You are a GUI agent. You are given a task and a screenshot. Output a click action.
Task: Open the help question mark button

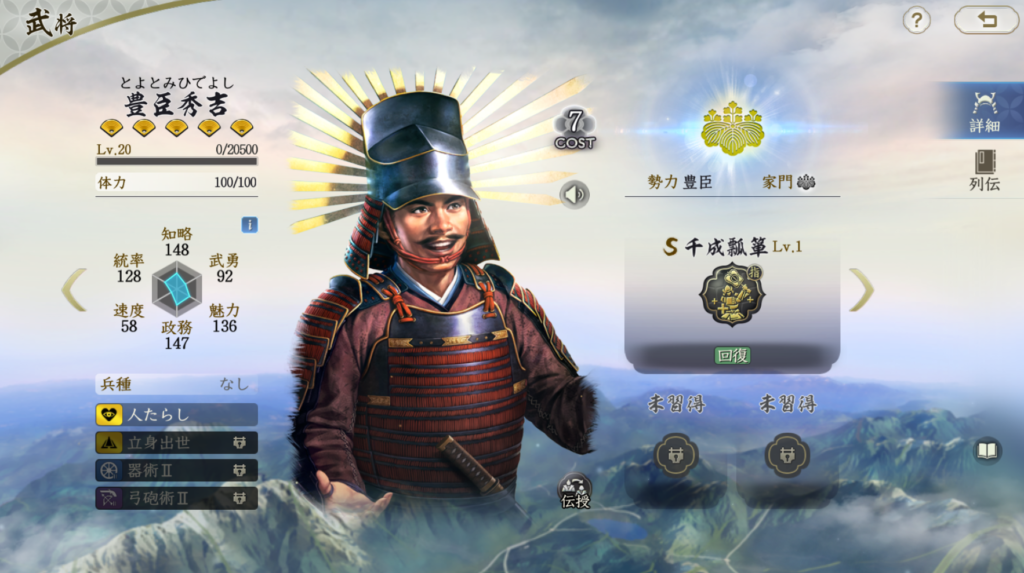pyautogui.click(x=916, y=20)
